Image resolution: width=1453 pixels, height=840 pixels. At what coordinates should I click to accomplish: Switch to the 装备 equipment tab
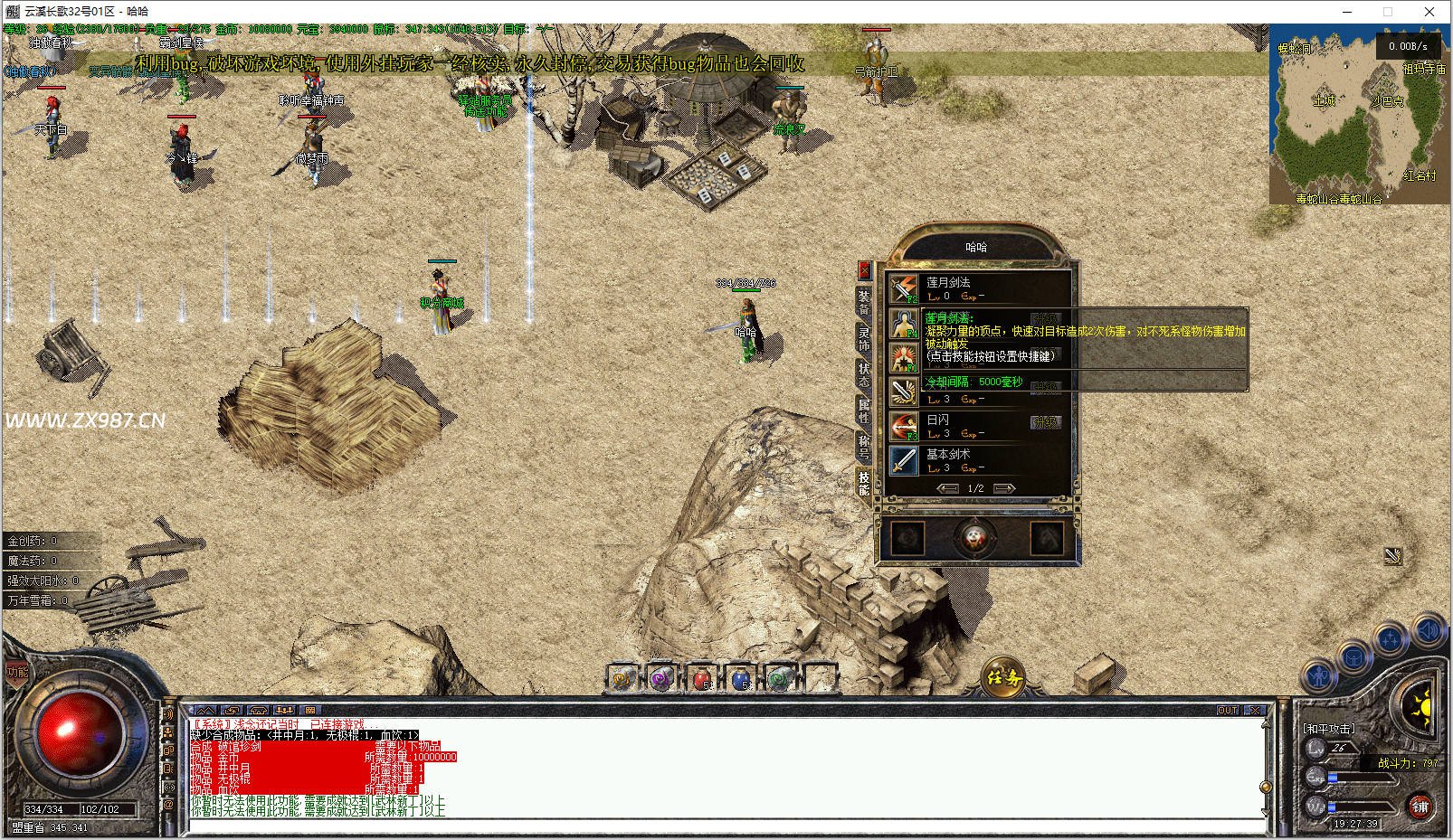864,303
